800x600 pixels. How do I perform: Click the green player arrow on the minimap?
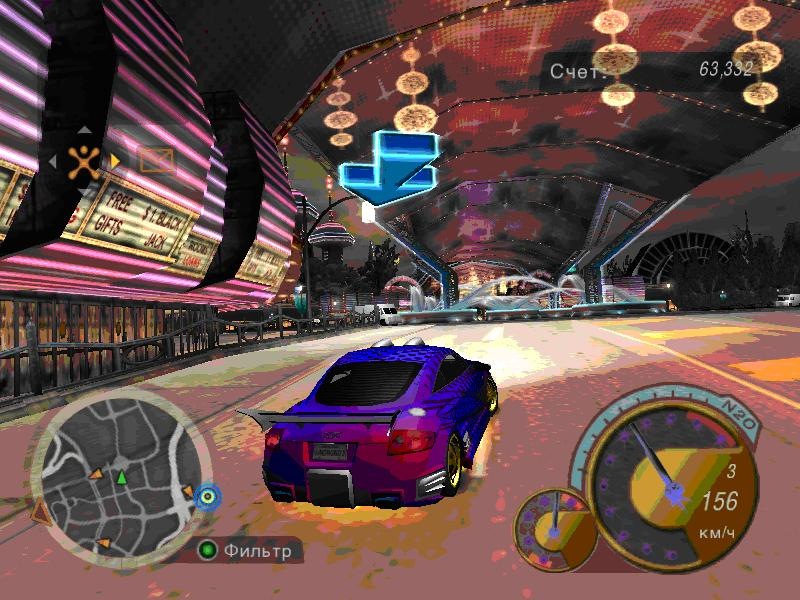coord(122,478)
